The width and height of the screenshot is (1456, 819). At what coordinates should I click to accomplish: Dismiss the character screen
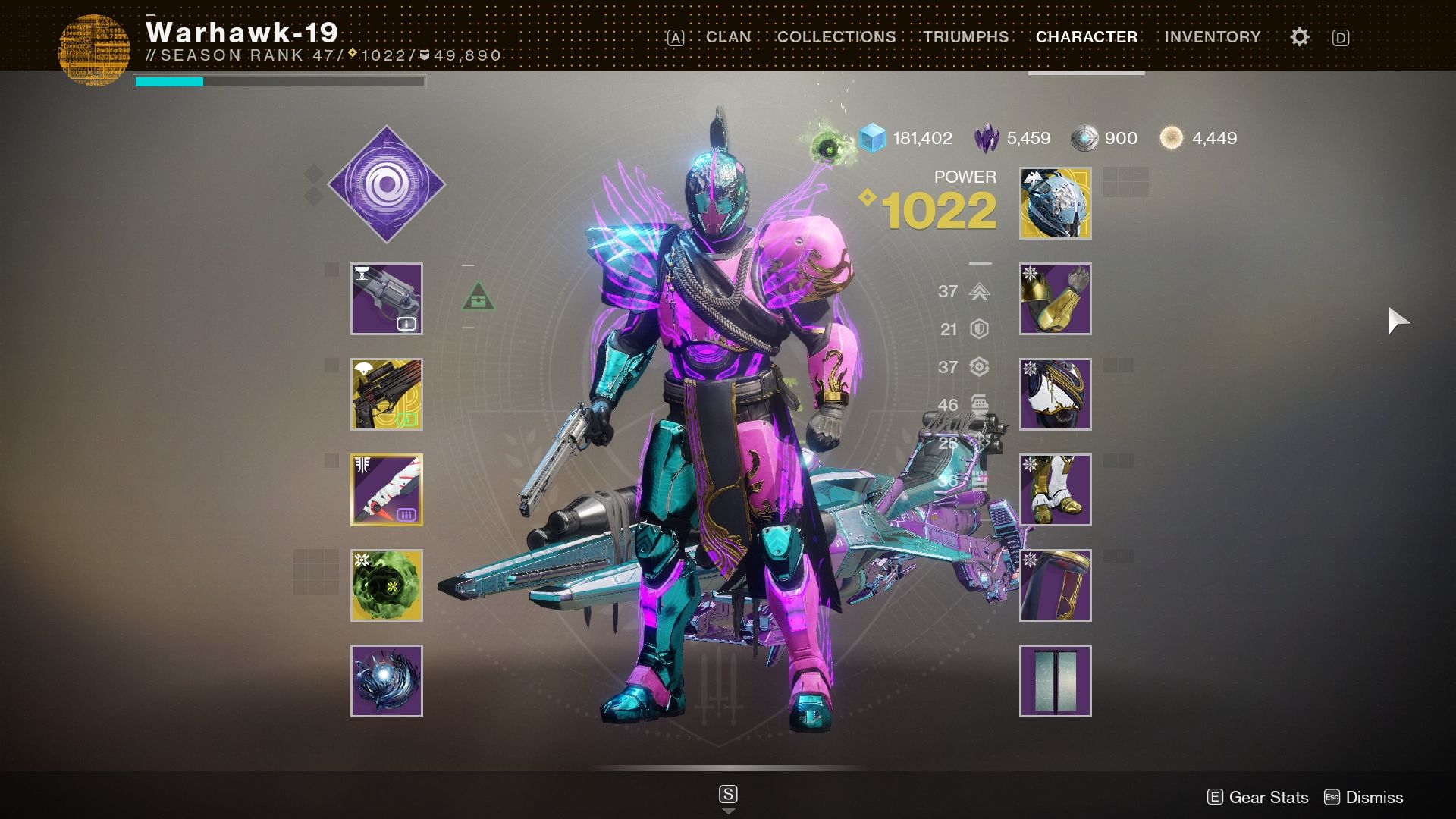[x=1374, y=797]
